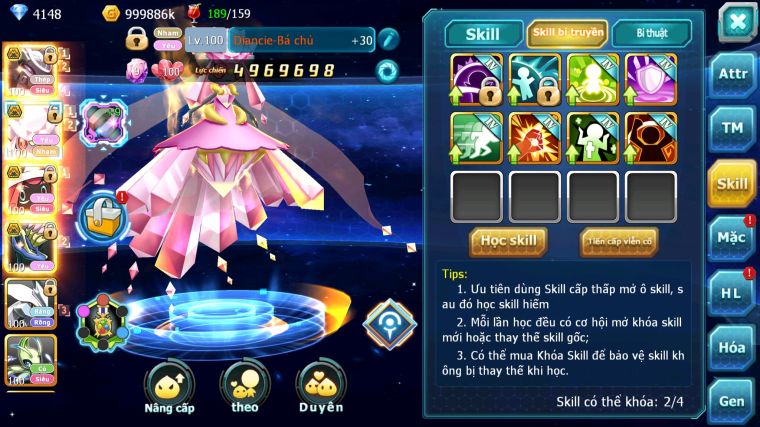Click the pencil edit icon beside the name

tap(388, 39)
